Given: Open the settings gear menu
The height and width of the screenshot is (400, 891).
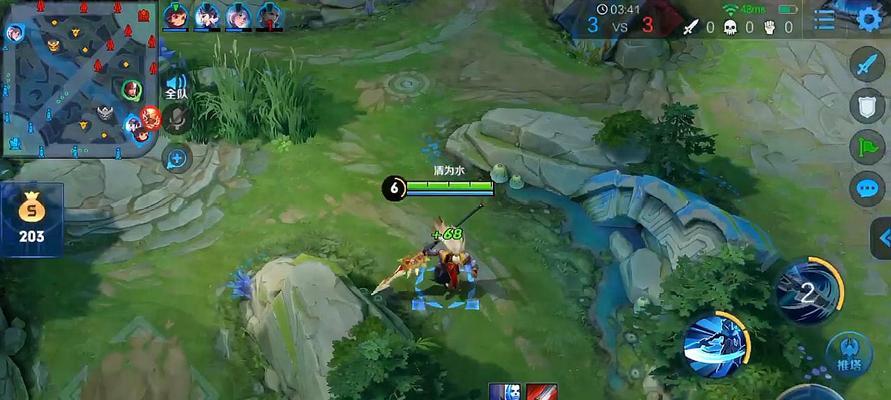Looking at the screenshot, I should coord(869,18).
